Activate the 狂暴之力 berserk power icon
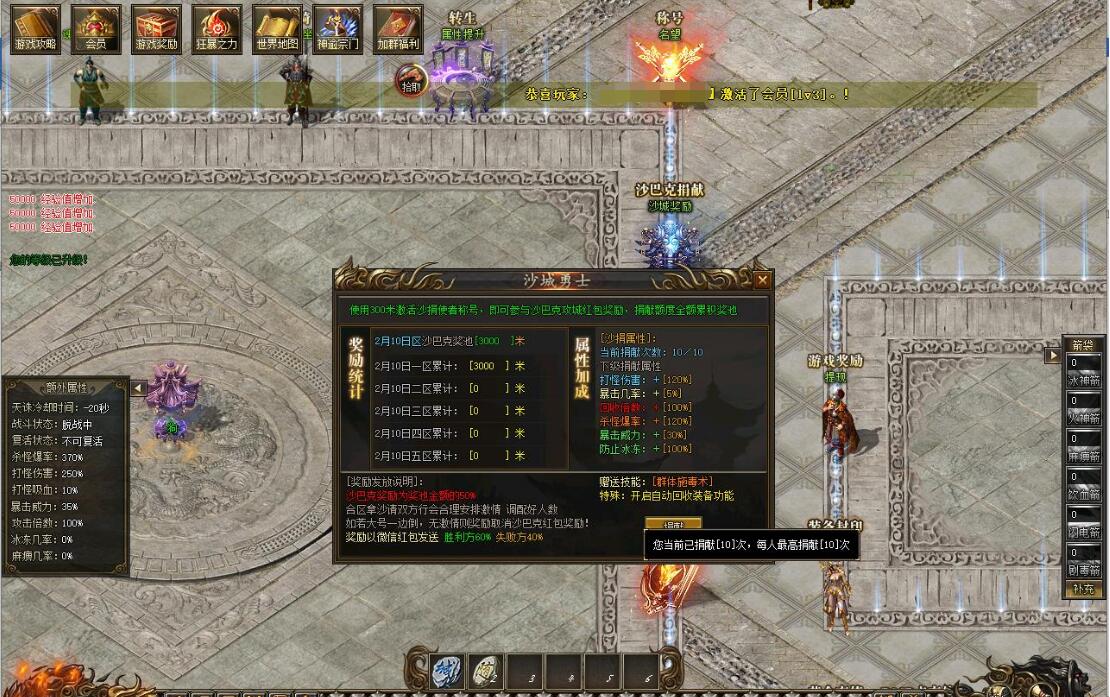Screen dimensions: 1110x697 pos(216,28)
